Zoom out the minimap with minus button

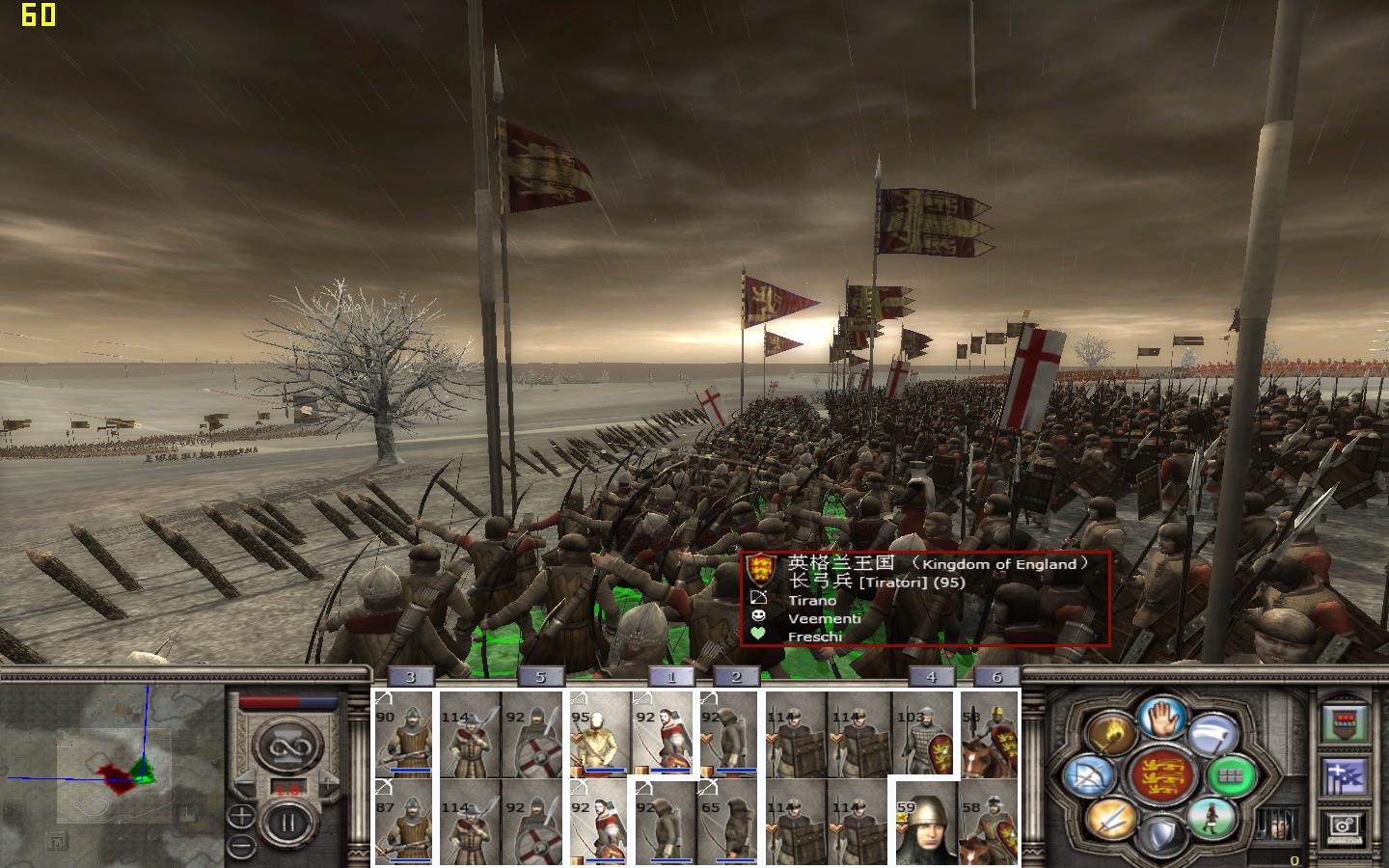(241, 847)
